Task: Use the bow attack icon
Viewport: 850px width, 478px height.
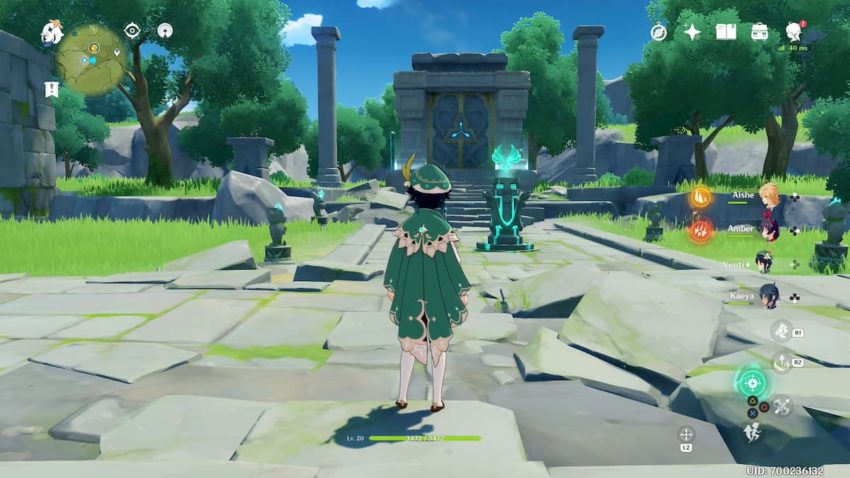Action: (x=782, y=406)
